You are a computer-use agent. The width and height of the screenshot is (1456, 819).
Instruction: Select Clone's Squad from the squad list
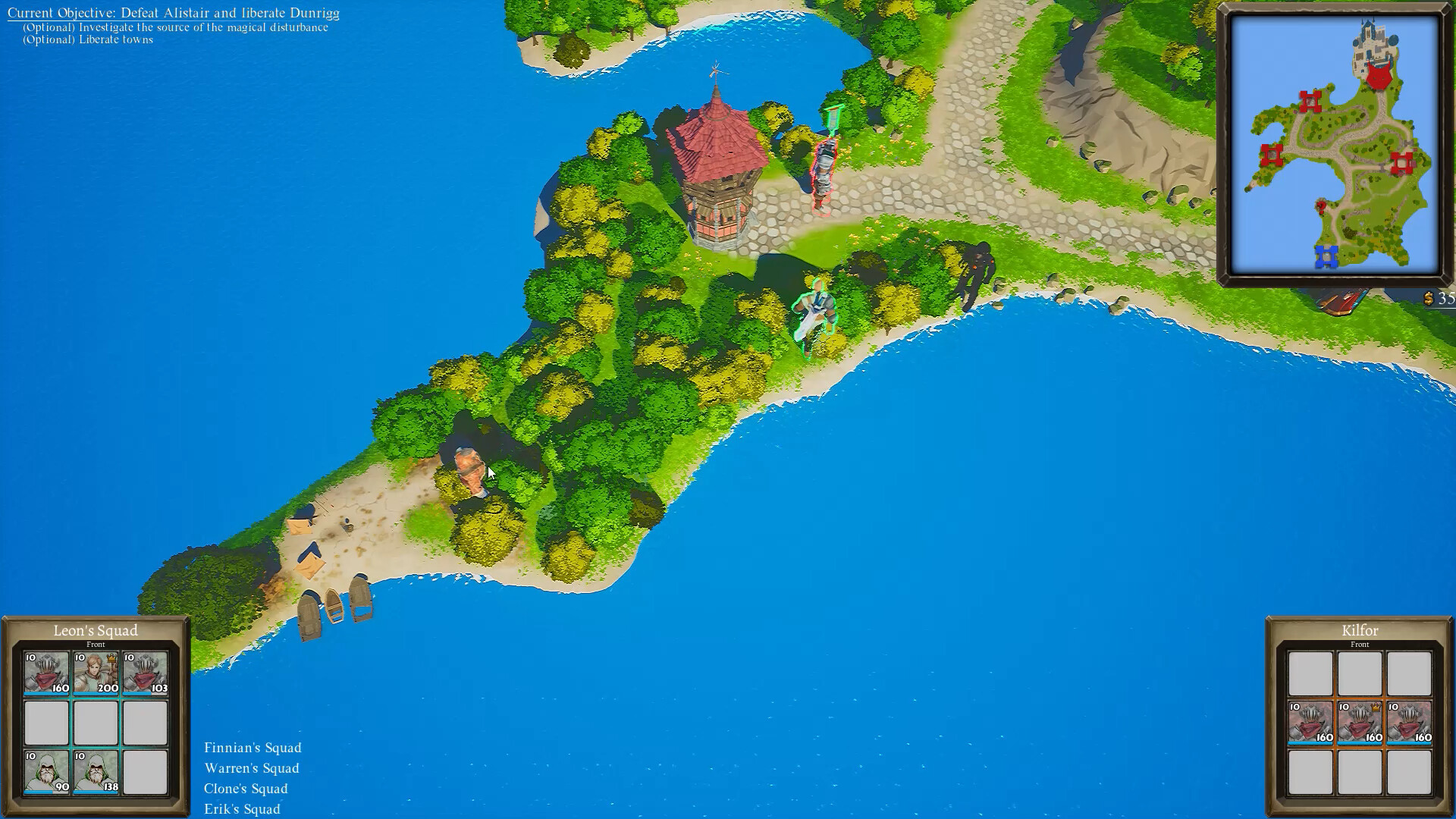[246, 789]
